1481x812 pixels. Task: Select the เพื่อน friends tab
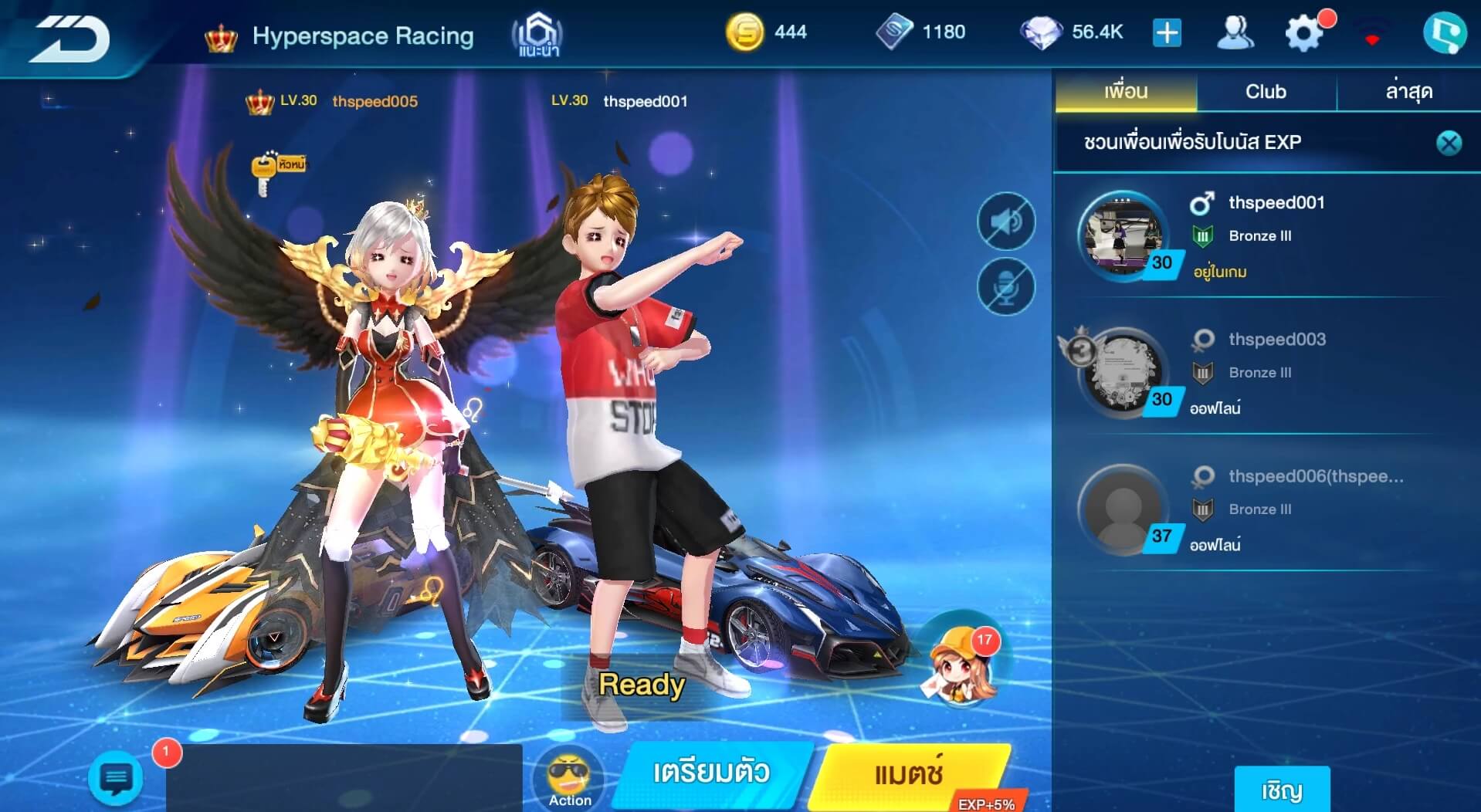tap(1126, 92)
